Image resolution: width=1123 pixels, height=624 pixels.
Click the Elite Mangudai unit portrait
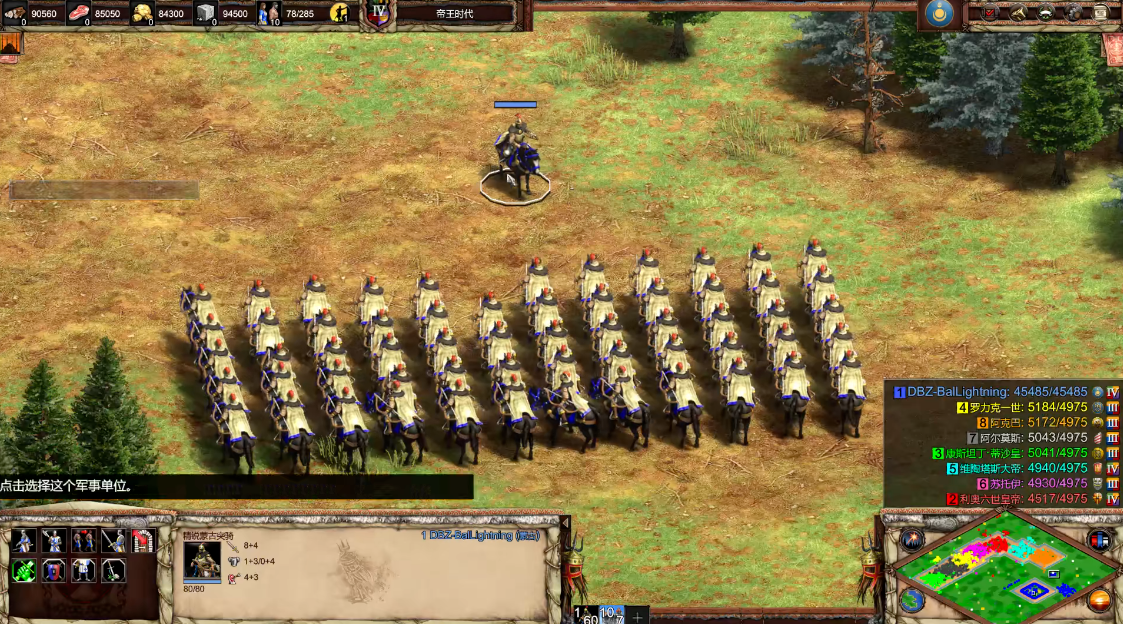pos(202,559)
